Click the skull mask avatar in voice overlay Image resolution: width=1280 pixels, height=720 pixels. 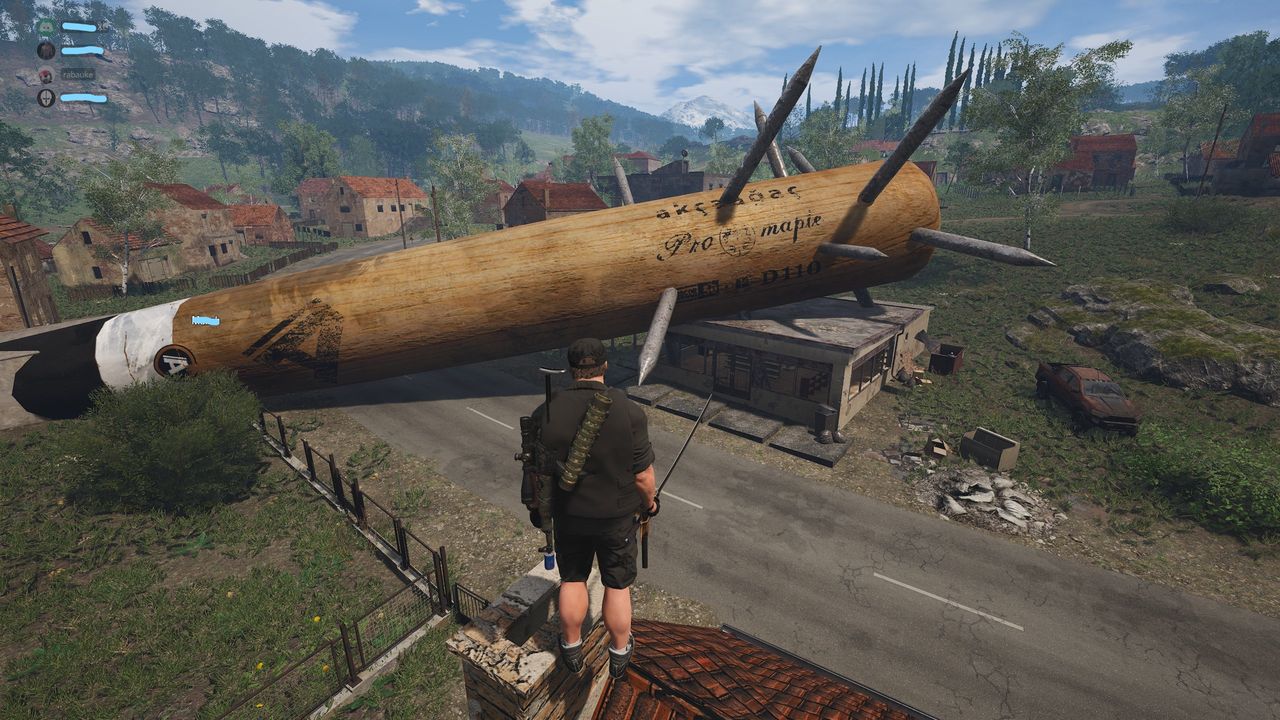point(46,98)
